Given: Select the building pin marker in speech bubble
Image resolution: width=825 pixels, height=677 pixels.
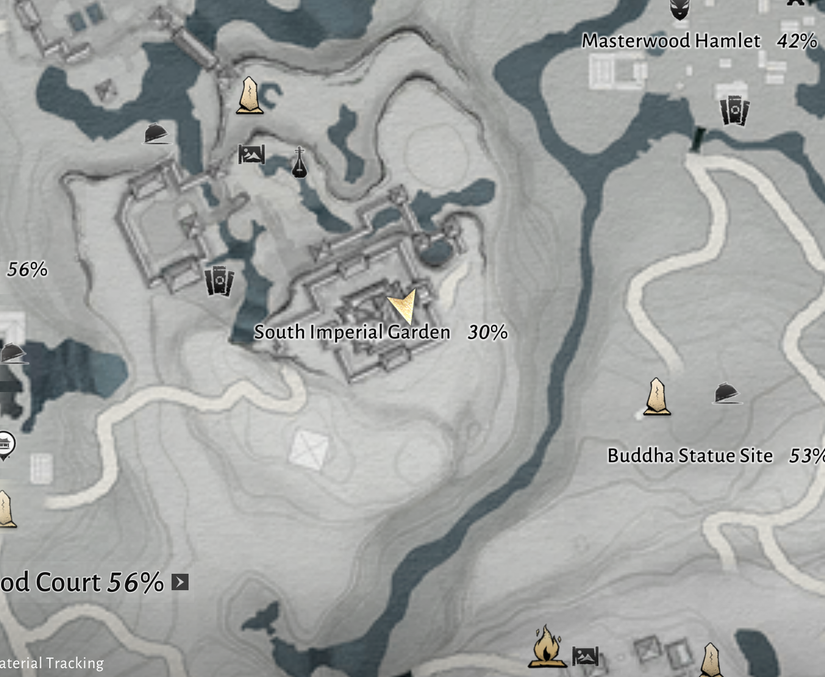Looking at the screenshot, I should click(6, 443).
